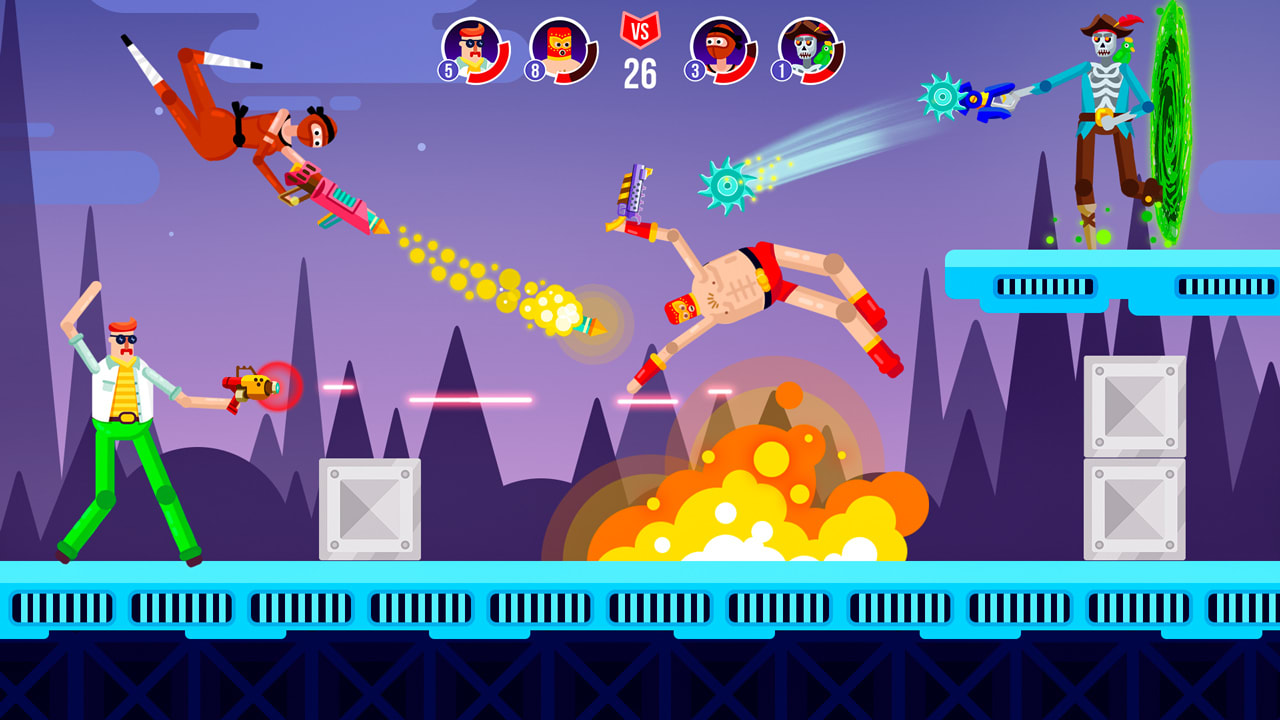
Task: Click the luchador mask avatar icon
Action: [x=558, y=48]
